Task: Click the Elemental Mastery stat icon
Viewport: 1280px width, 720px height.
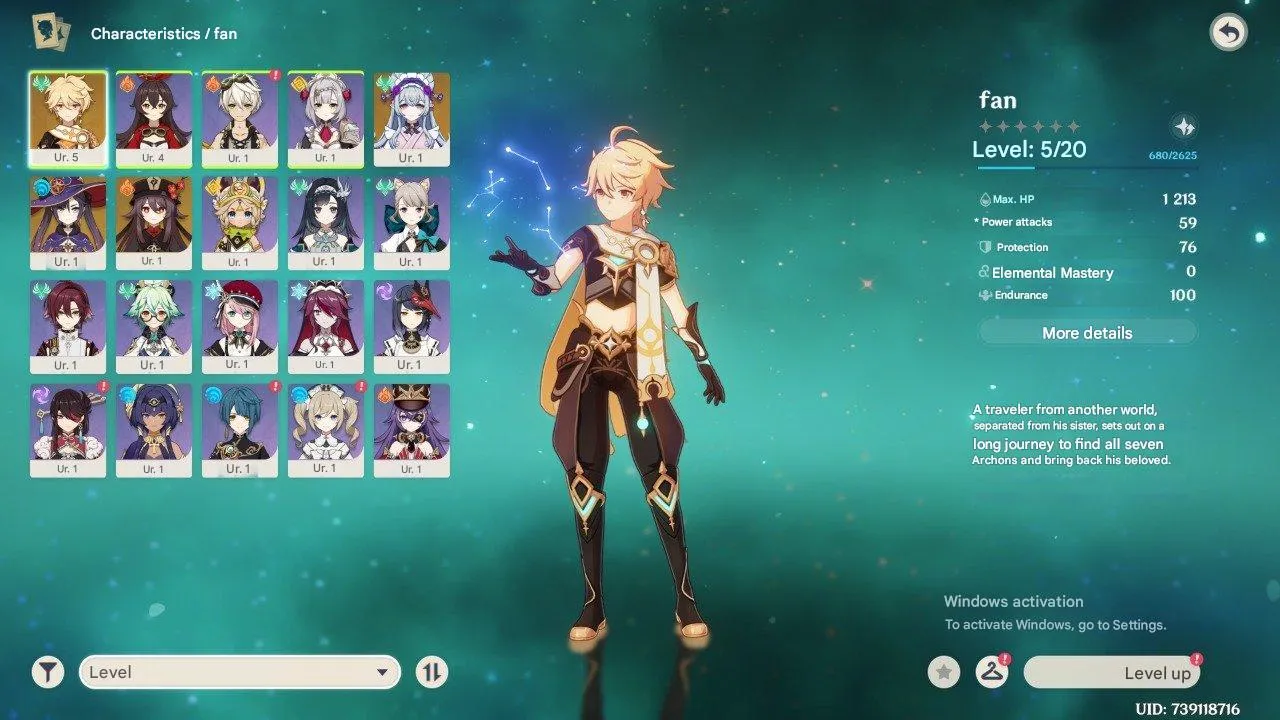Action: [x=983, y=272]
